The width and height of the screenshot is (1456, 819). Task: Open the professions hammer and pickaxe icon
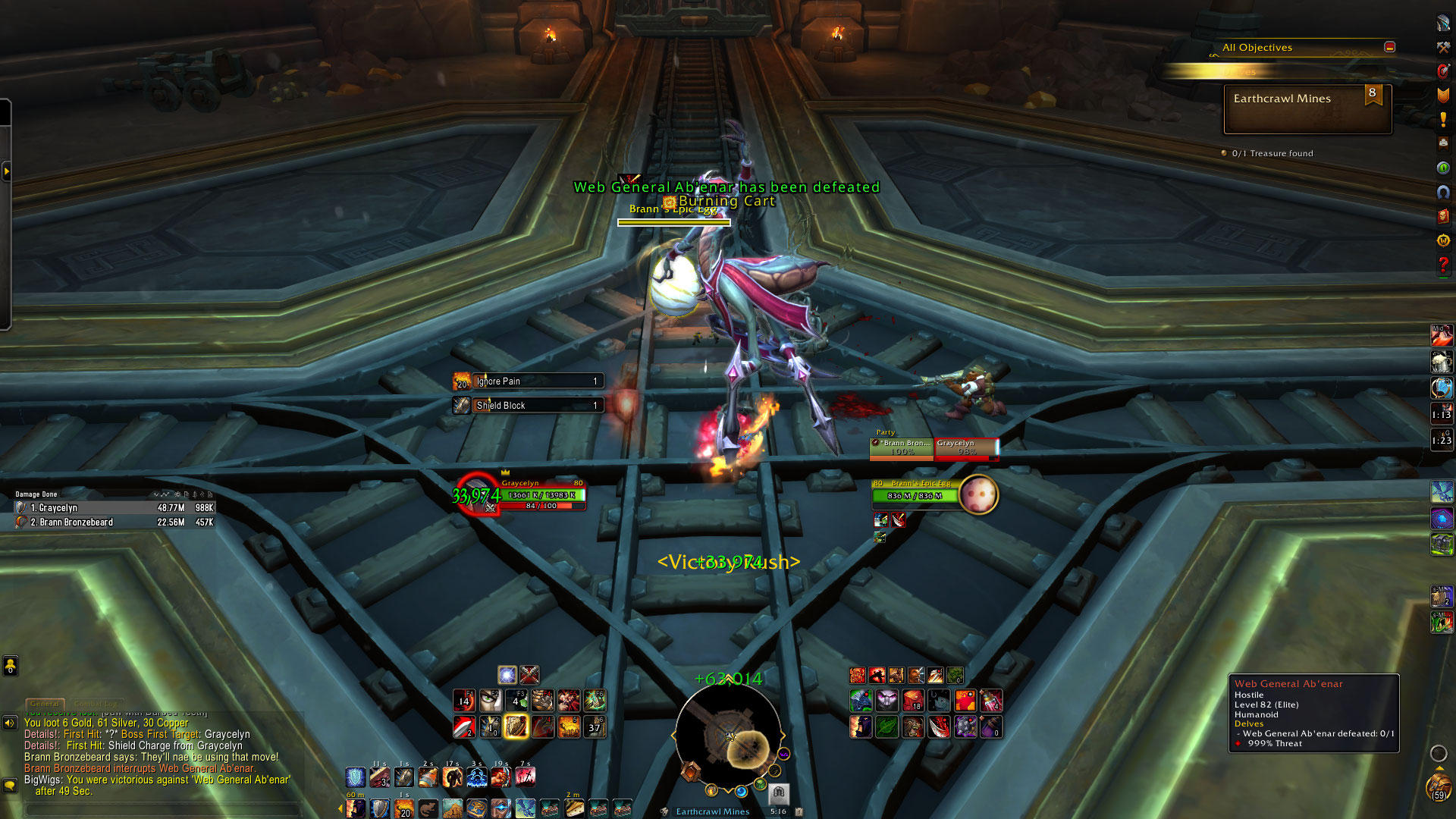click(1443, 47)
